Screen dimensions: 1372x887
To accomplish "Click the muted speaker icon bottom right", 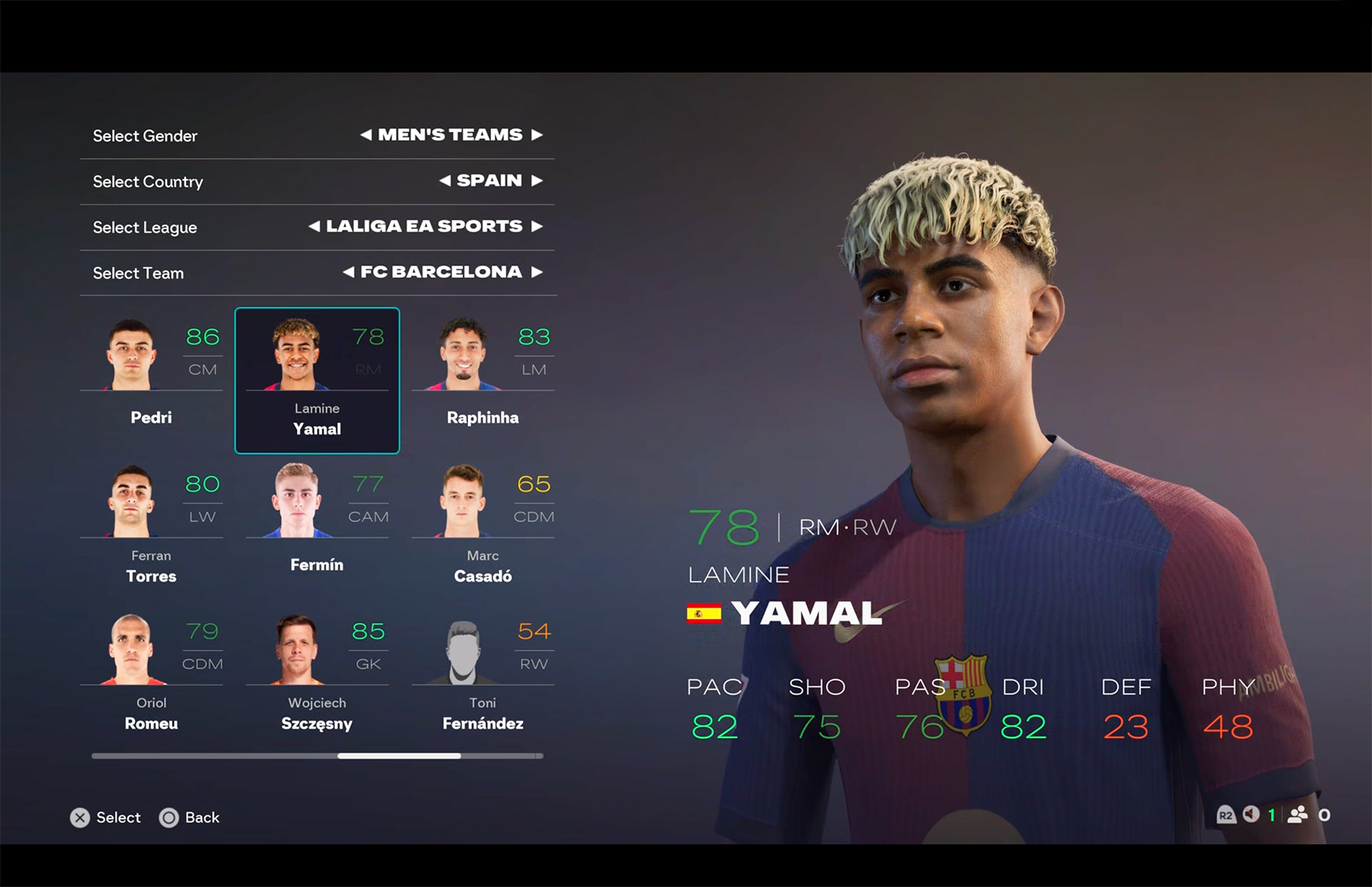I will coord(1250,815).
